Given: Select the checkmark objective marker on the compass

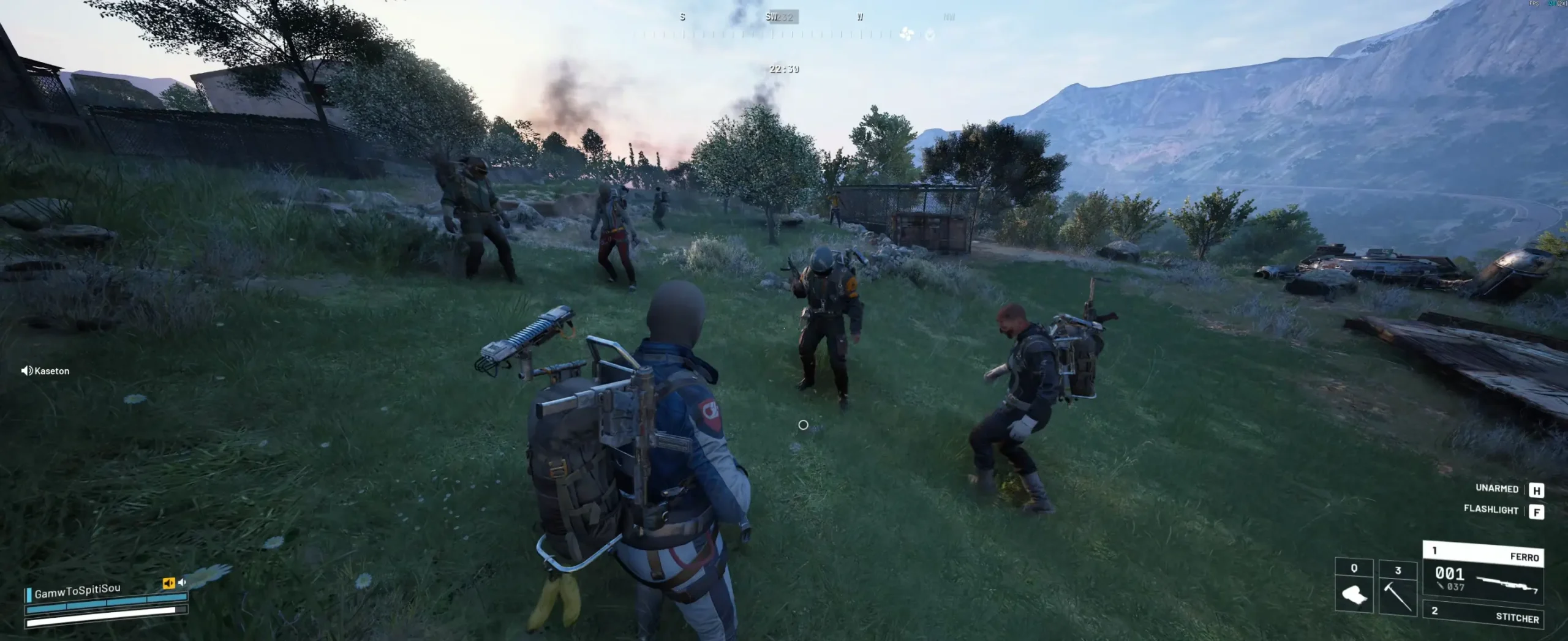Looking at the screenshot, I should [x=930, y=35].
